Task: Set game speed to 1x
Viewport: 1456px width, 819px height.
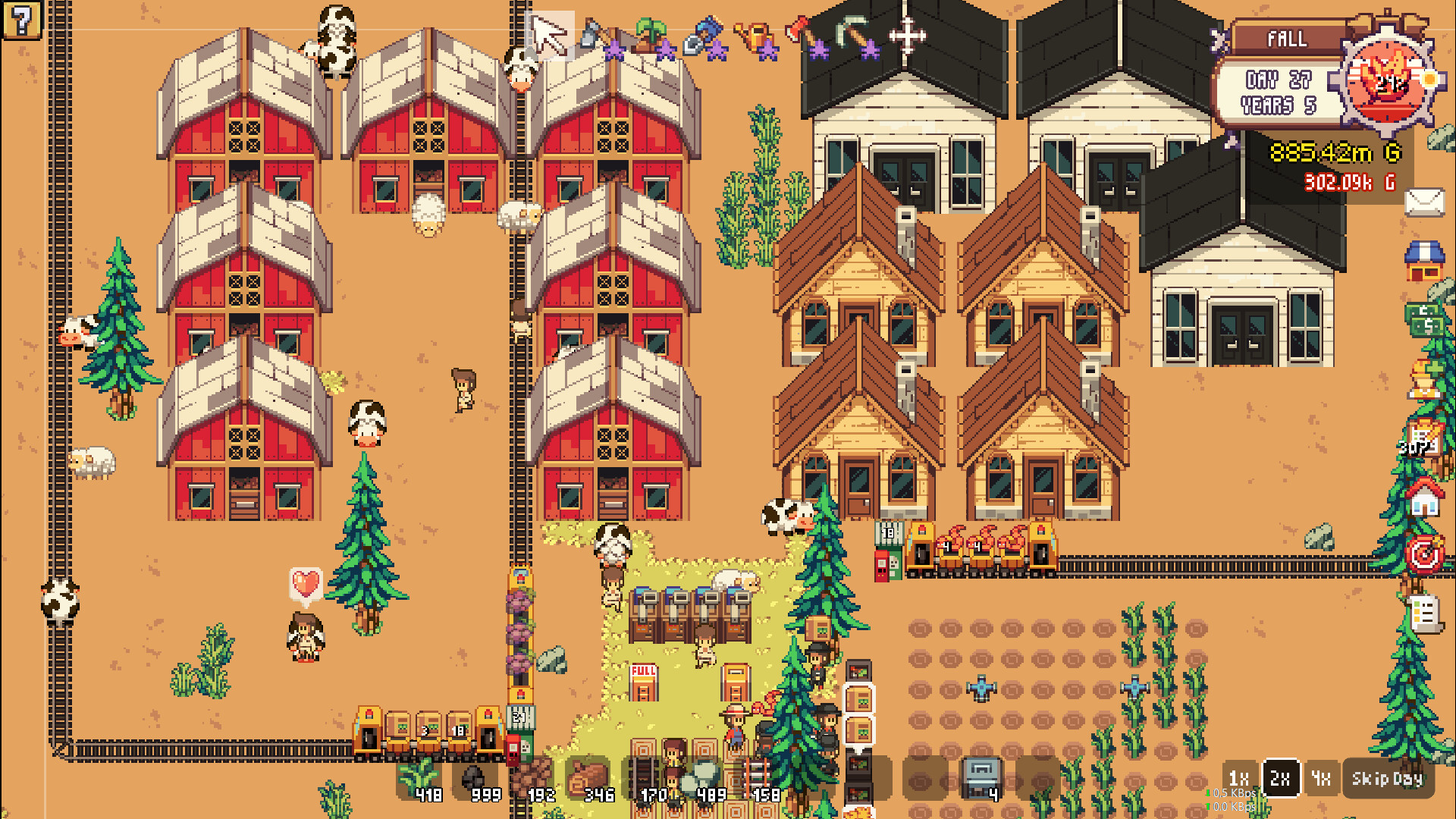Action: pyautogui.click(x=1241, y=778)
